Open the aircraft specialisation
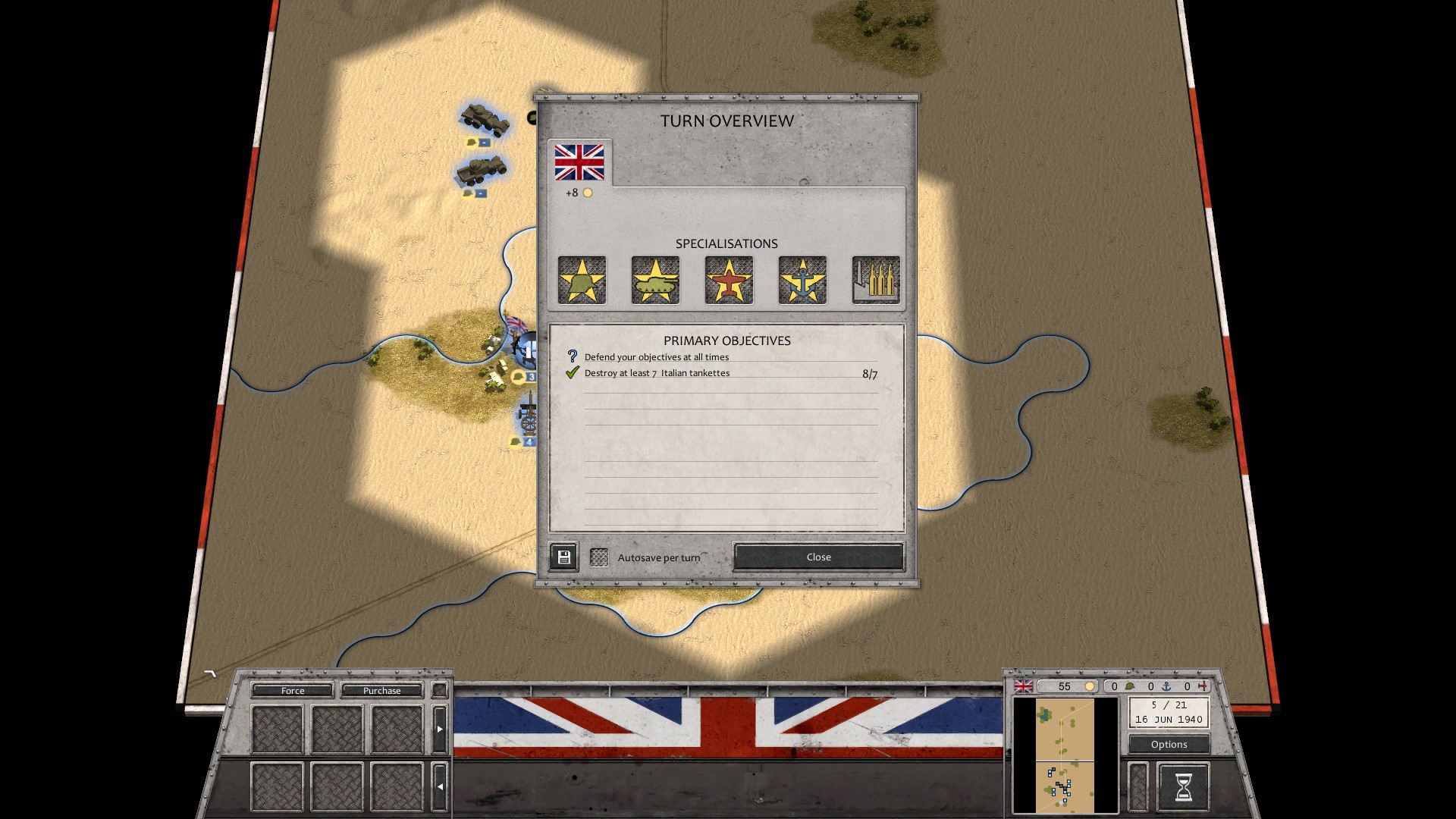 coord(729,280)
